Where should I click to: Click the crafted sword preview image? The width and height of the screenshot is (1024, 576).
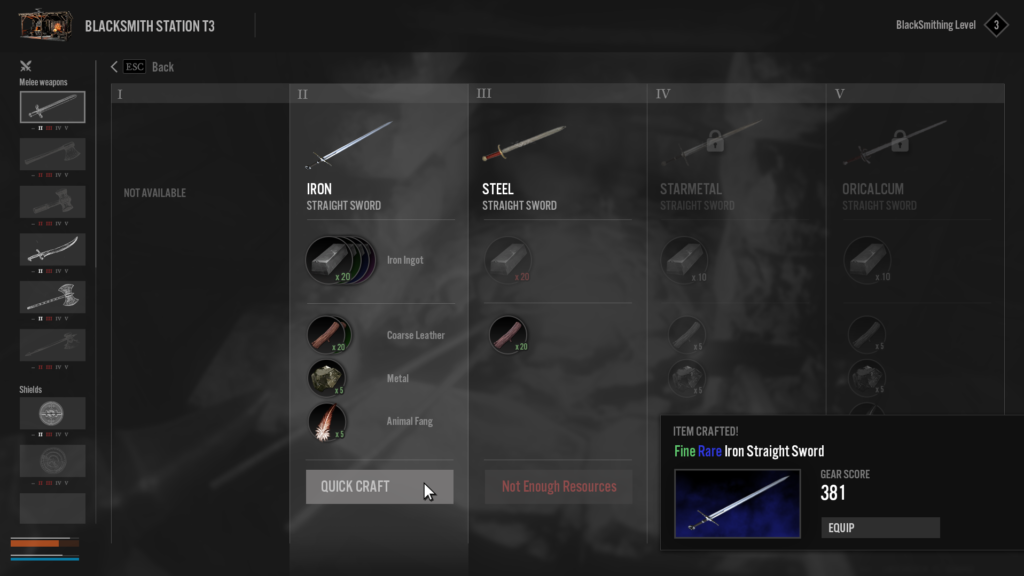(737, 504)
